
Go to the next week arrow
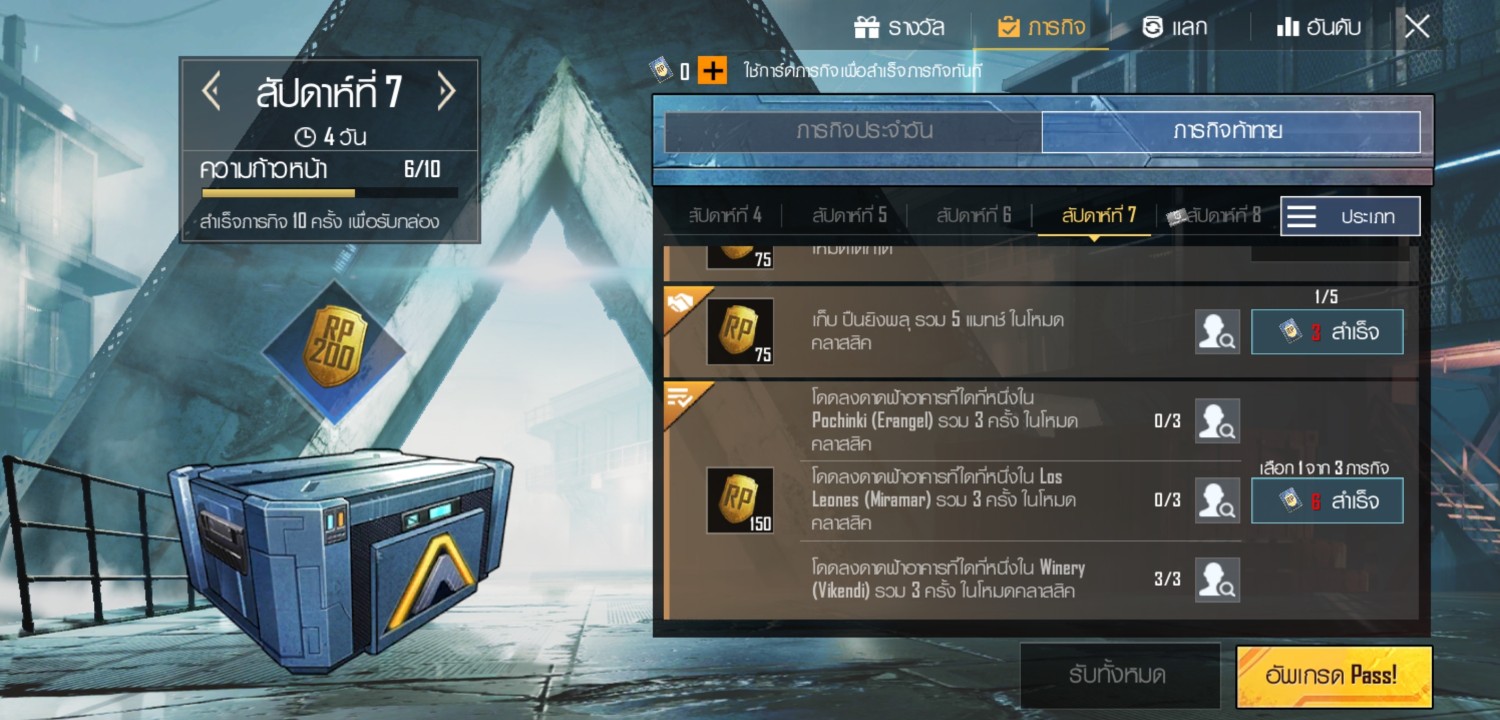point(446,93)
